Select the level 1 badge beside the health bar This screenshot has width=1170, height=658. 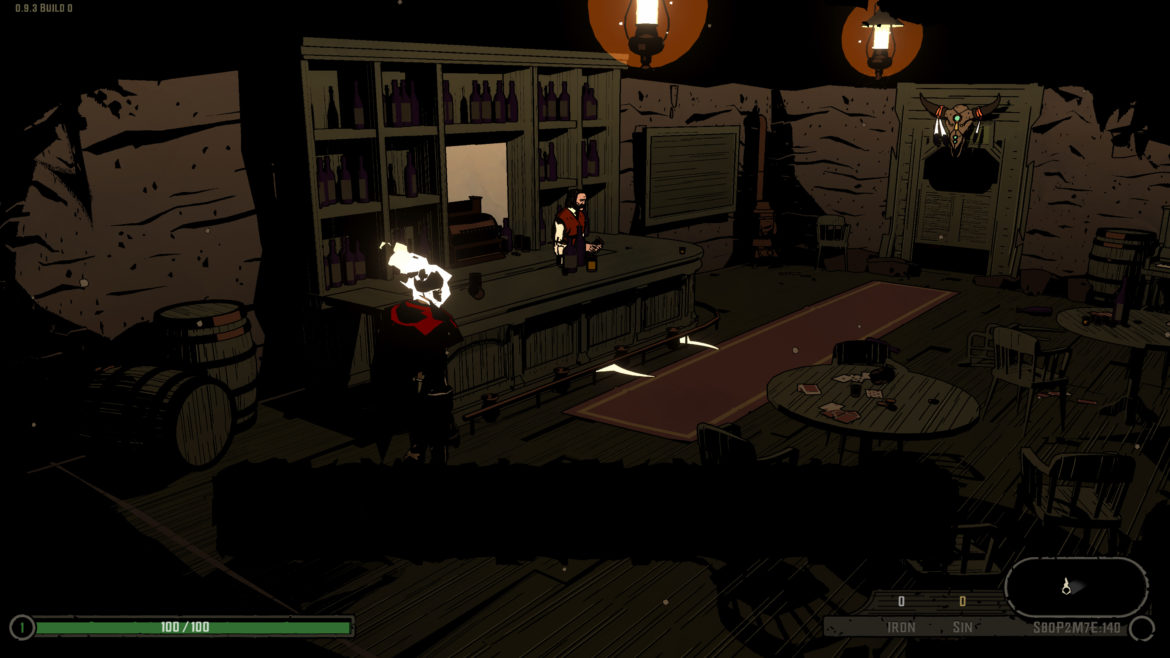pyautogui.click(x=21, y=627)
